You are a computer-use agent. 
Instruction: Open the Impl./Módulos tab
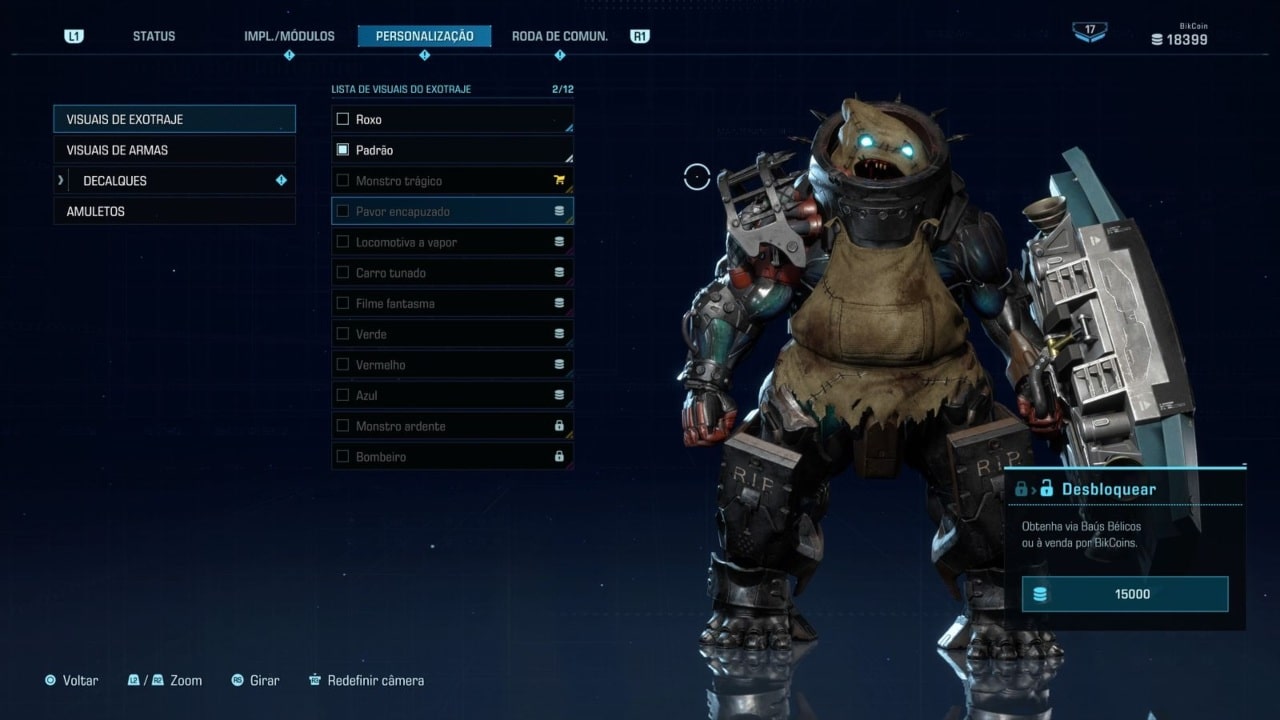[289, 36]
